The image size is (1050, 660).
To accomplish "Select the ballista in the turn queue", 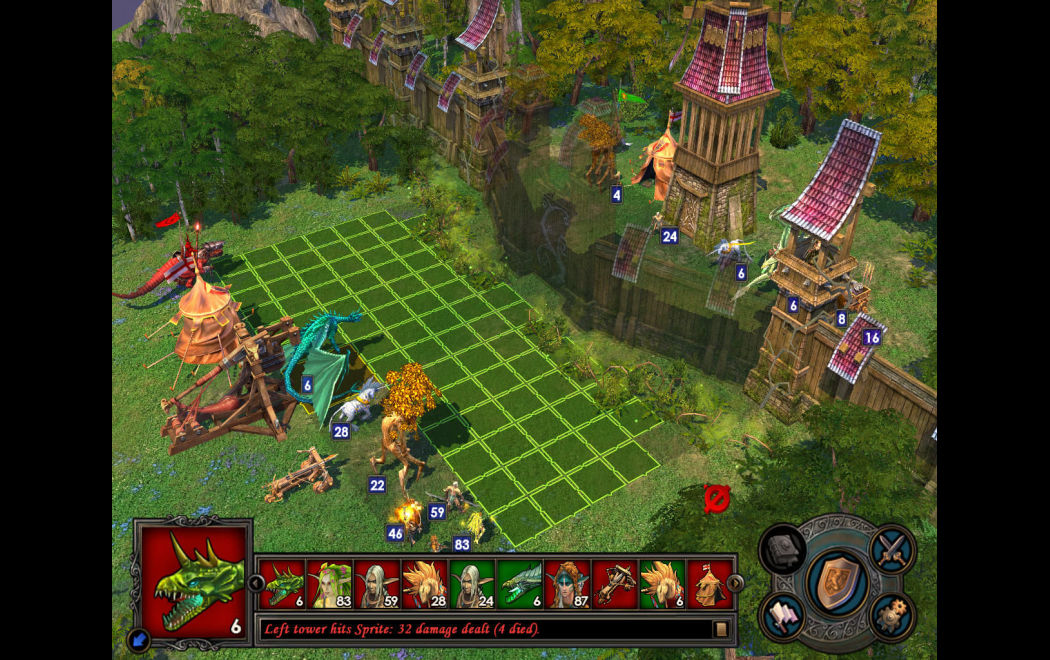I will [614, 584].
